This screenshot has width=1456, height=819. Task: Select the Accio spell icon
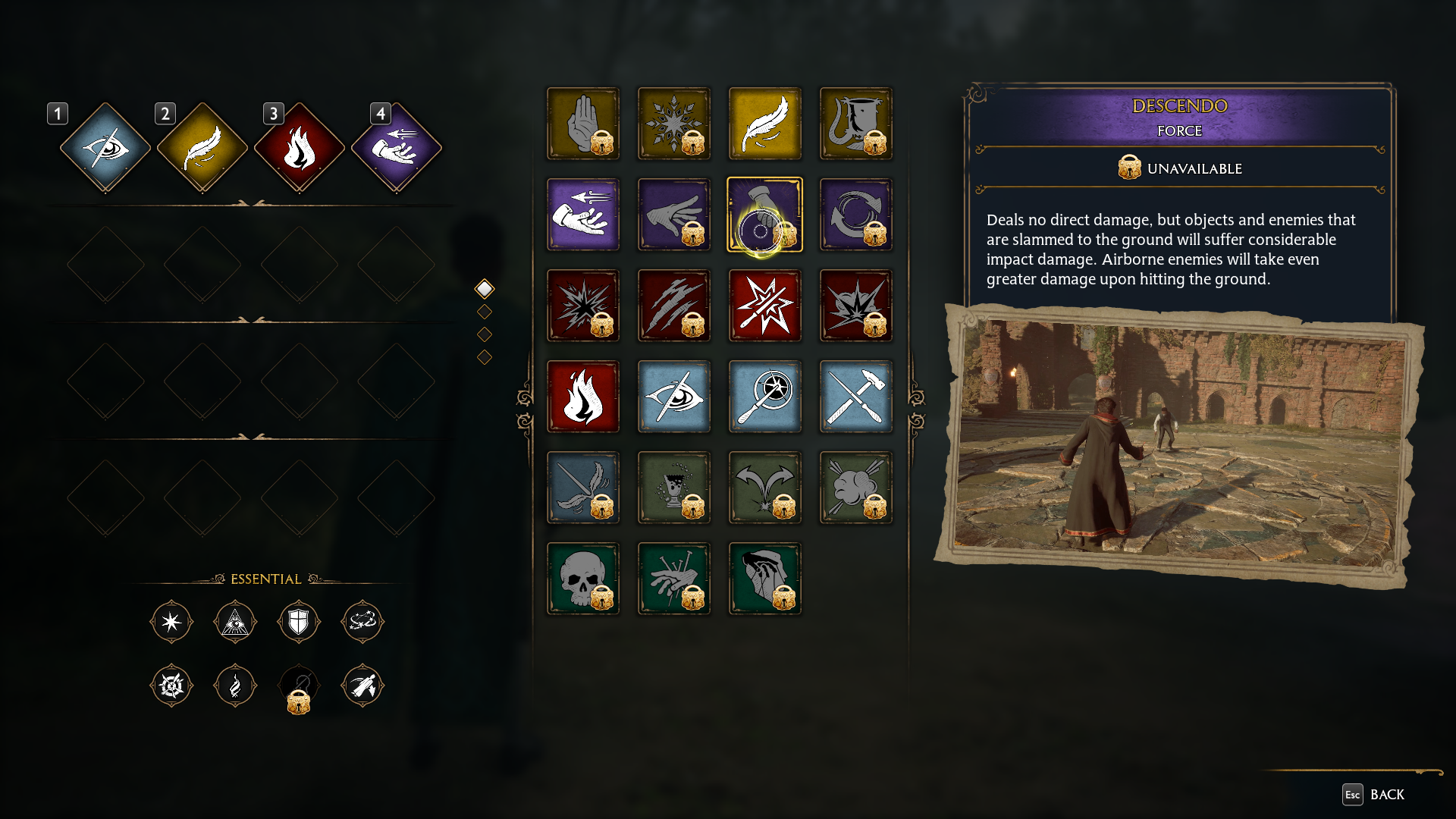[582, 215]
